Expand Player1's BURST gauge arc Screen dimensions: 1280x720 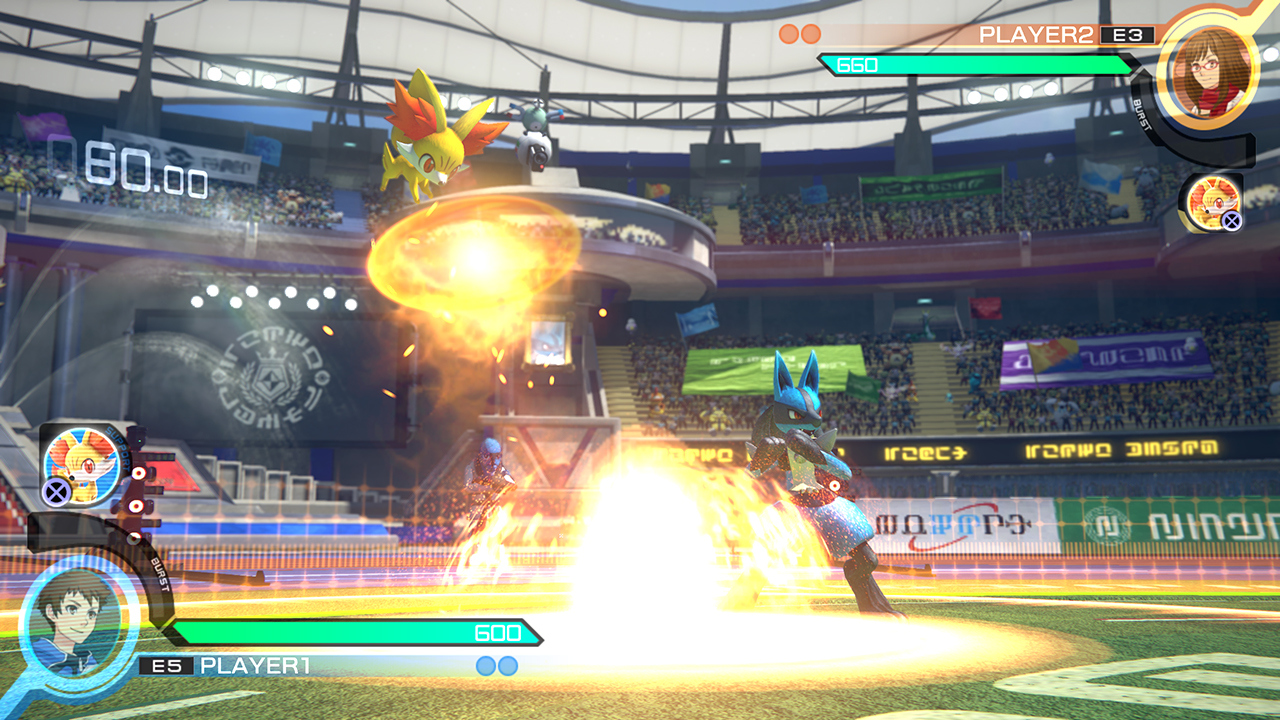point(160,575)
